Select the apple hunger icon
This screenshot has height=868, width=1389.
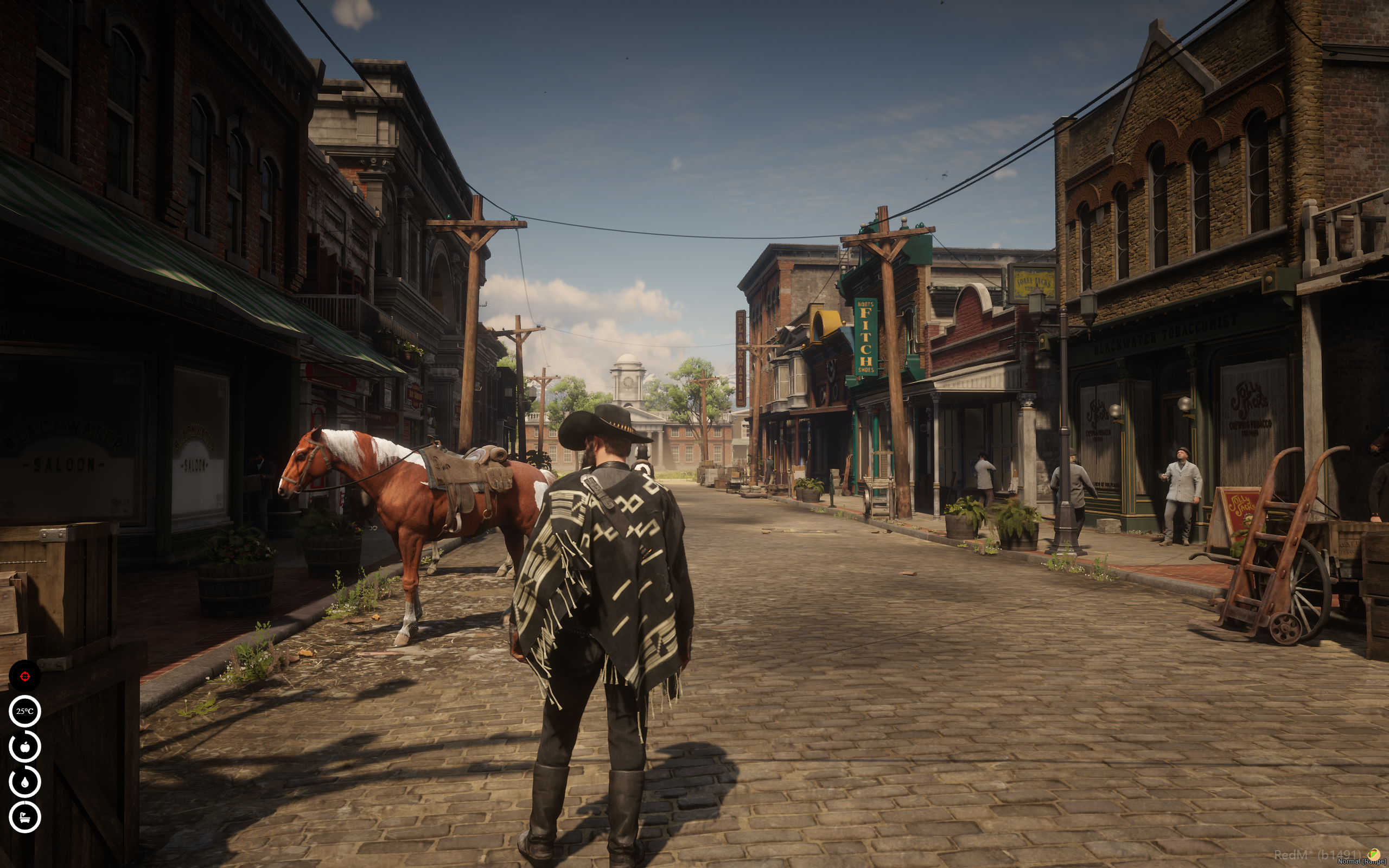[24, 746]
